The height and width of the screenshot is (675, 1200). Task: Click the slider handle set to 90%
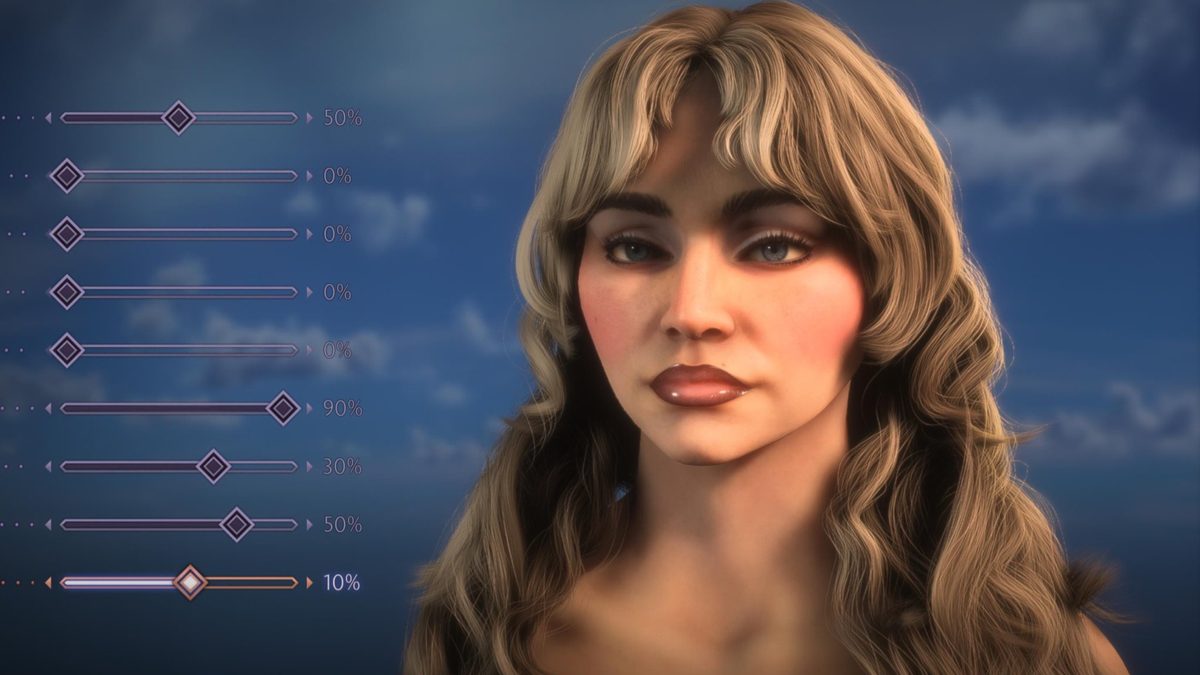pyautogui.click(x=283, y=408)
